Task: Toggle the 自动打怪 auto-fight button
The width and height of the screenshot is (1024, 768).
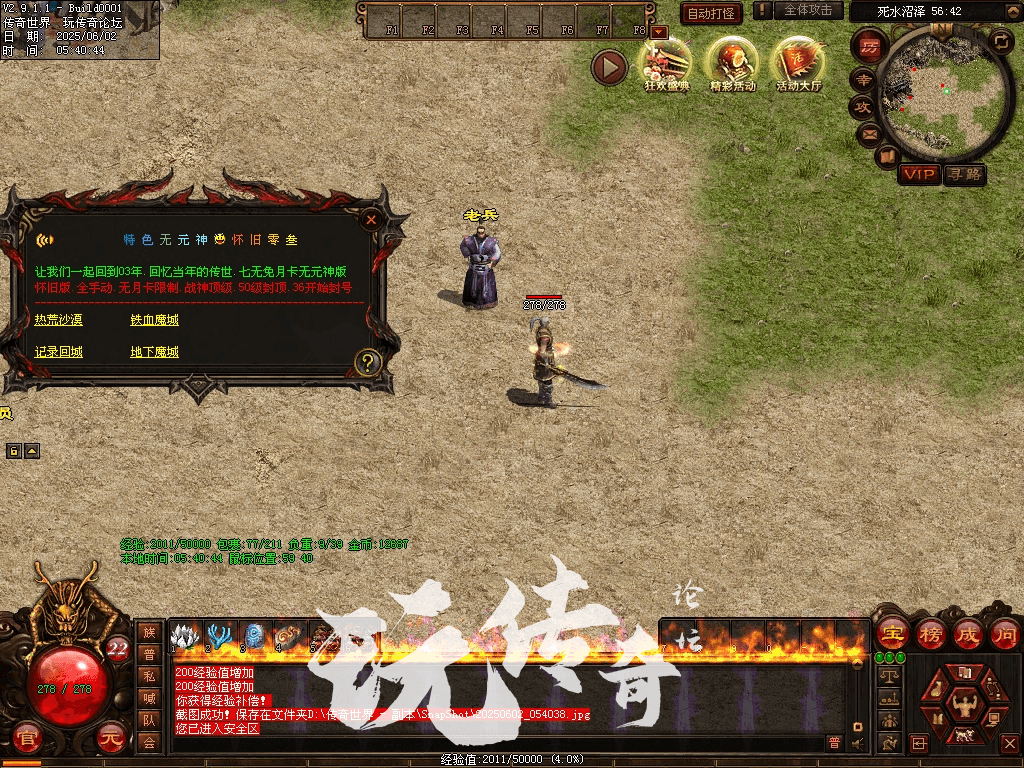Action: pyautogui.click(x=711, y=13)
